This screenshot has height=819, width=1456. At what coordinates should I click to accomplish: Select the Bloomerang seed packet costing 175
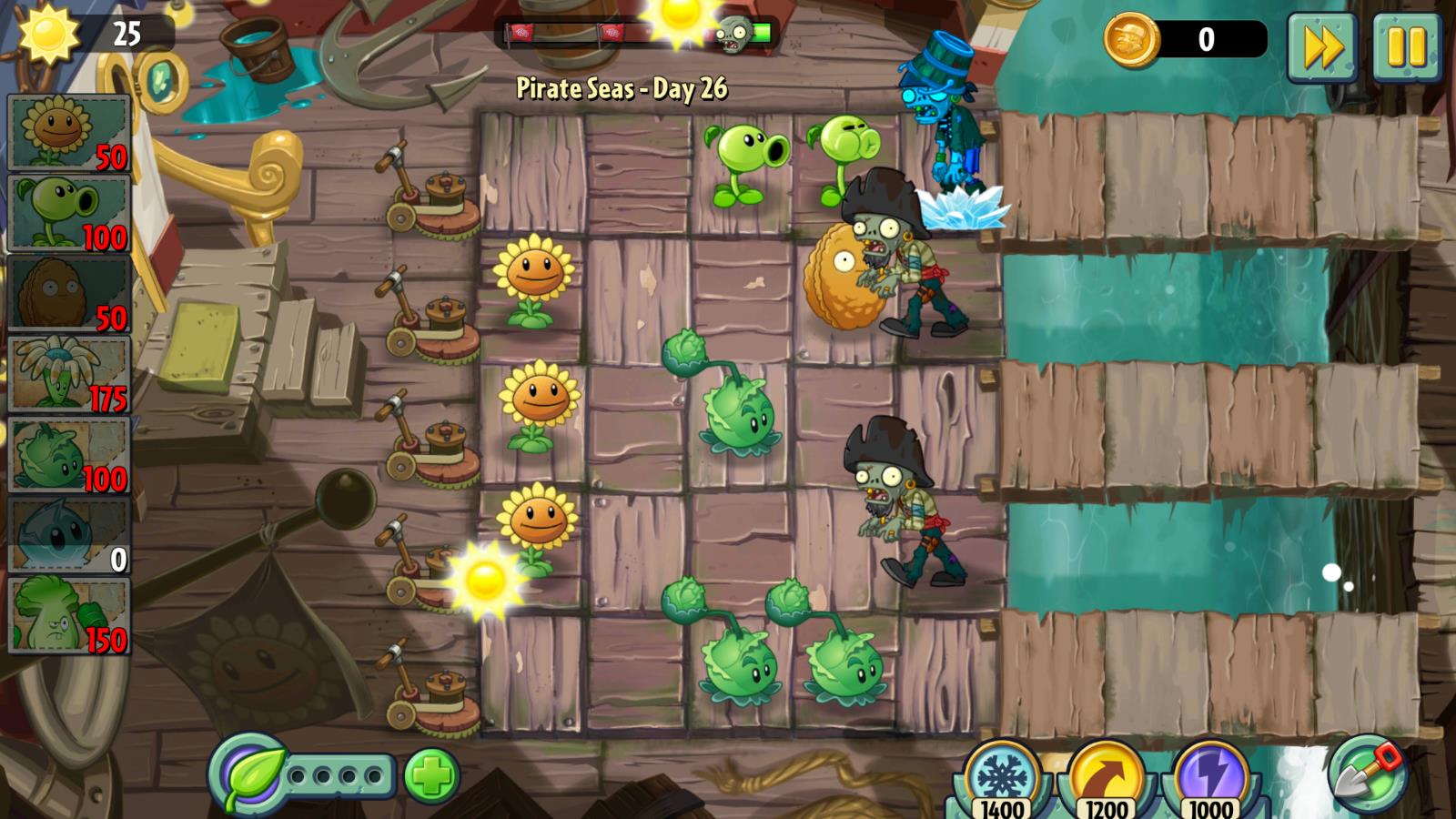[x=68, y=374]
